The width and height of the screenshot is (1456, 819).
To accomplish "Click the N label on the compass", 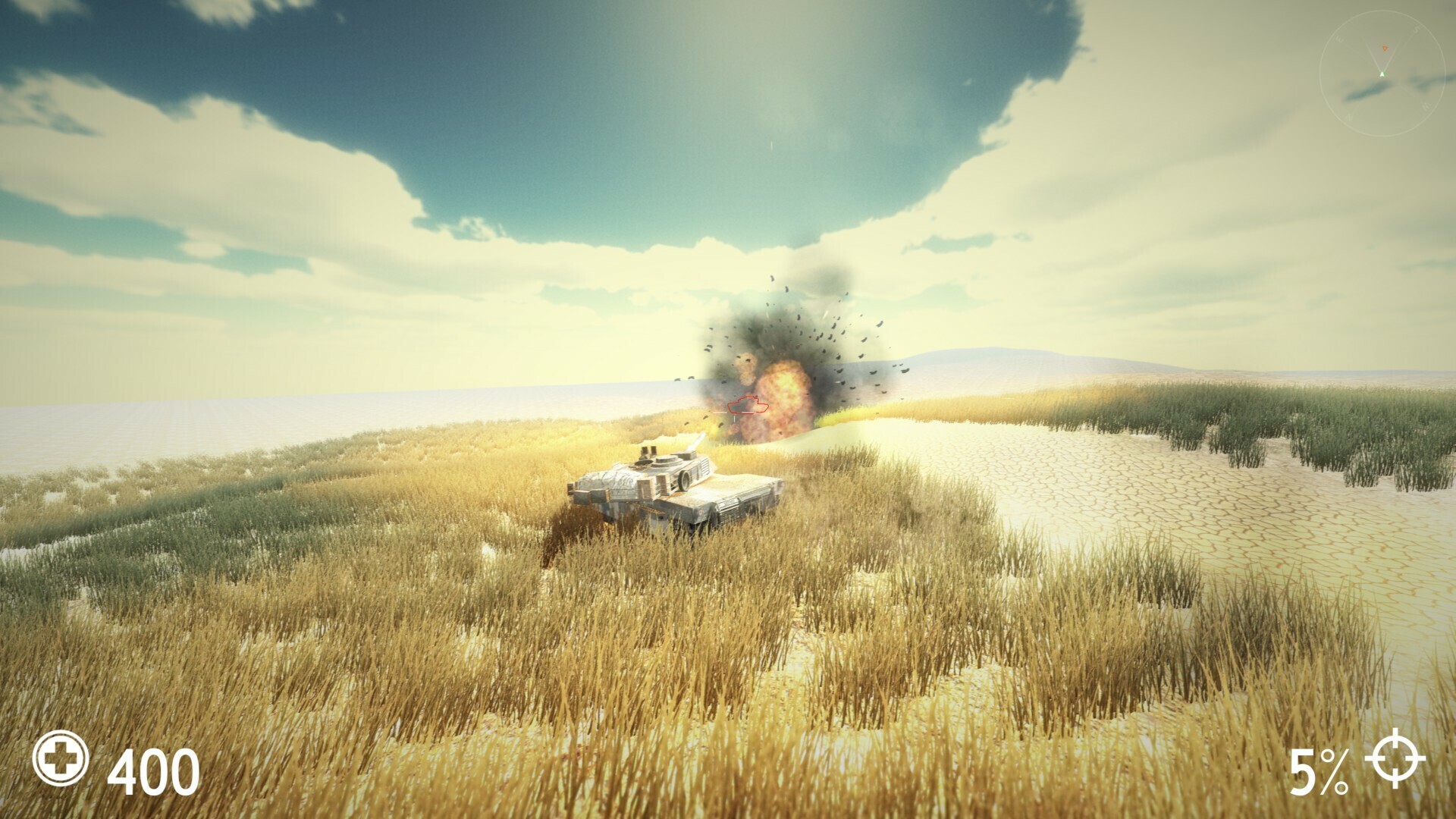I will [x=1349, y=115].
